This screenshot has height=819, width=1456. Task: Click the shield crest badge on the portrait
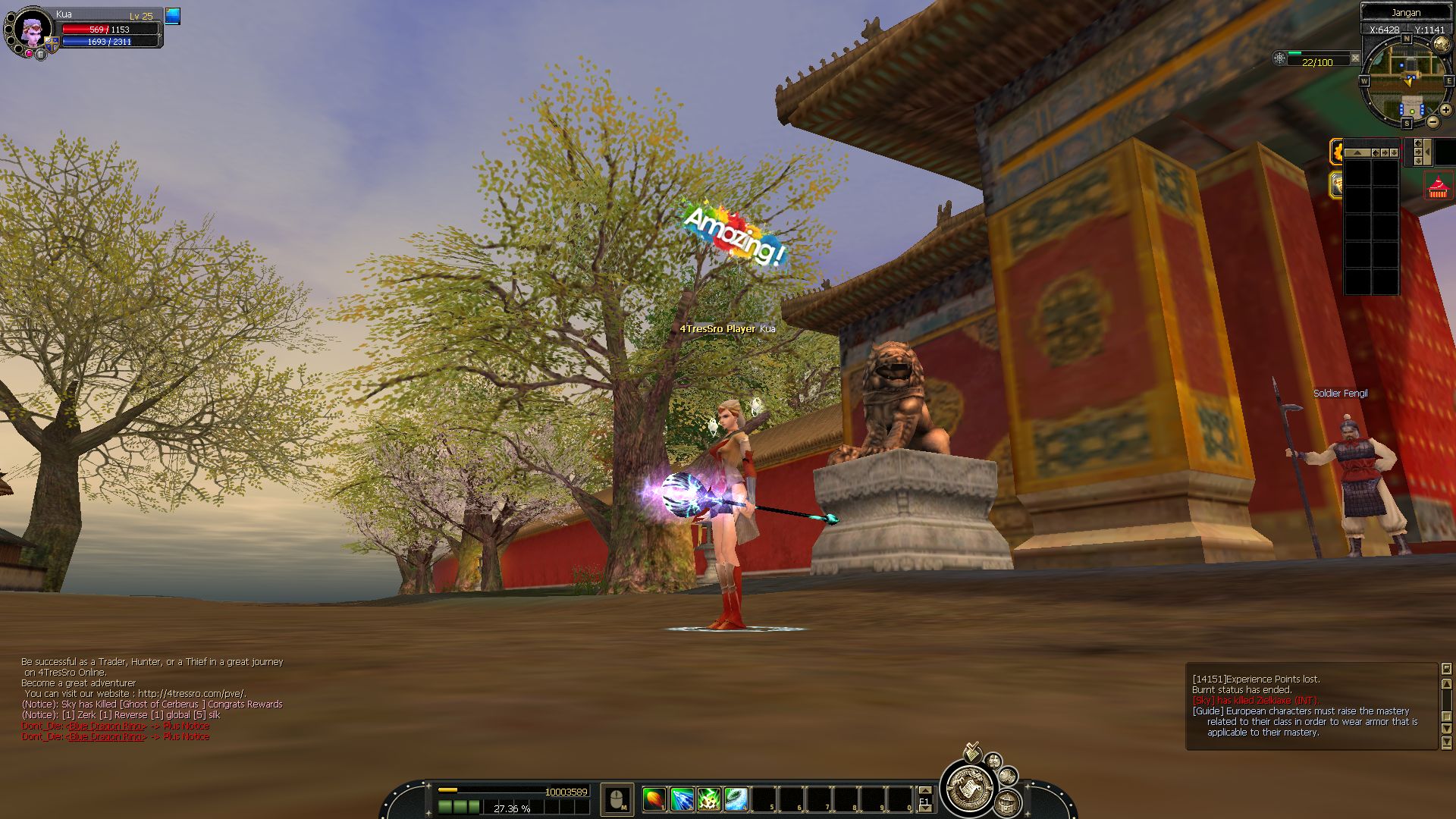(52, 45)
